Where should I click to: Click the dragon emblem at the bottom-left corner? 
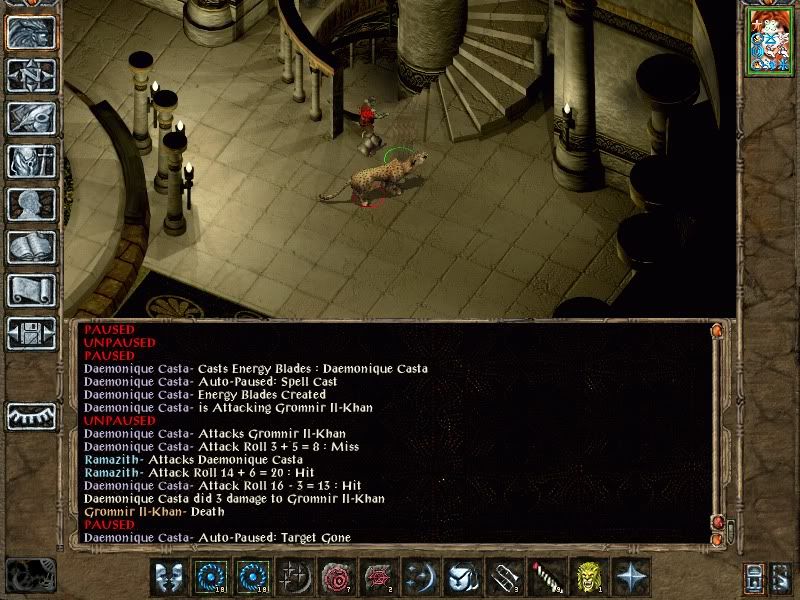29,575
